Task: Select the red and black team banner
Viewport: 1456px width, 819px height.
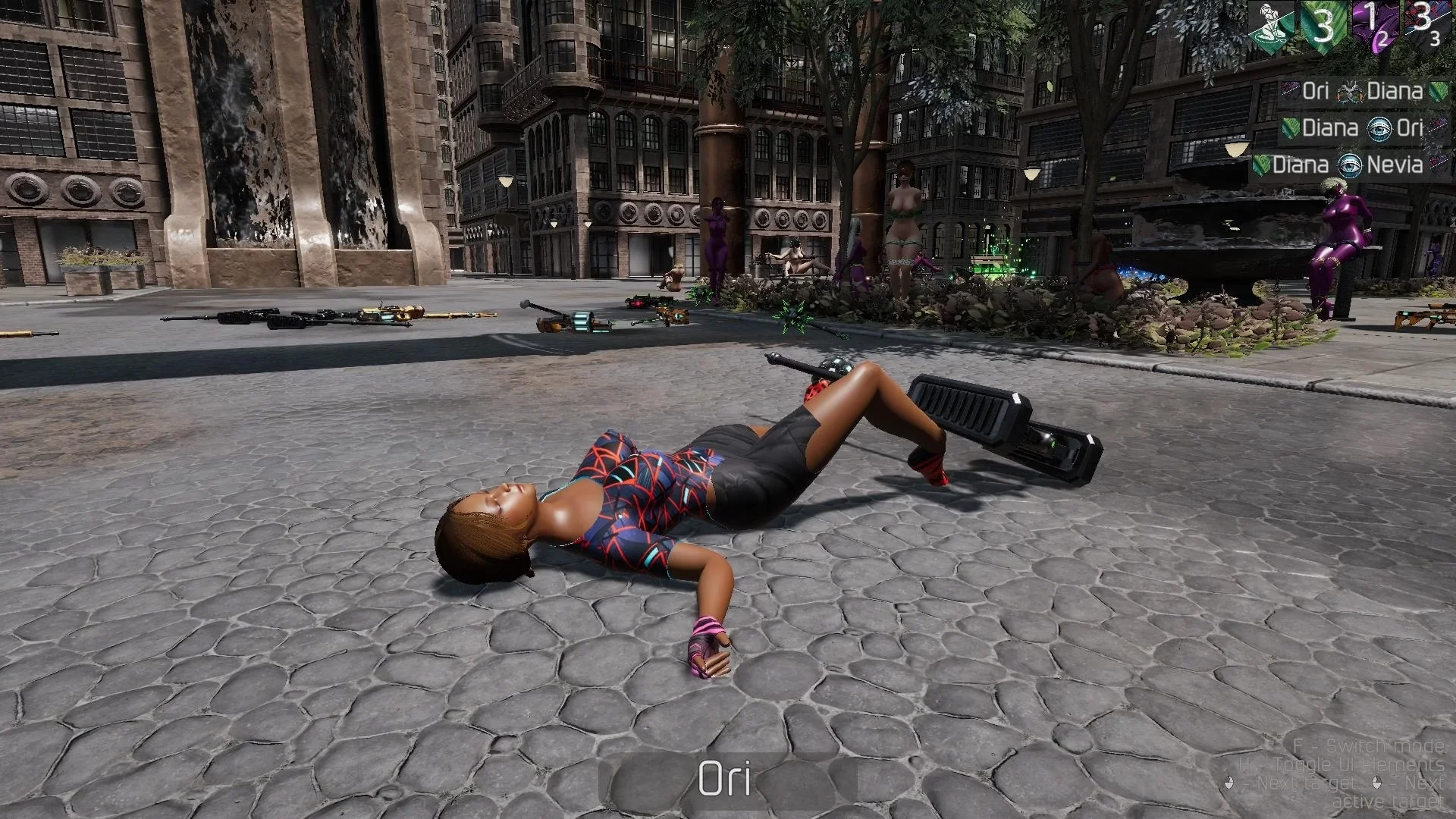Action: point(1423,27)
